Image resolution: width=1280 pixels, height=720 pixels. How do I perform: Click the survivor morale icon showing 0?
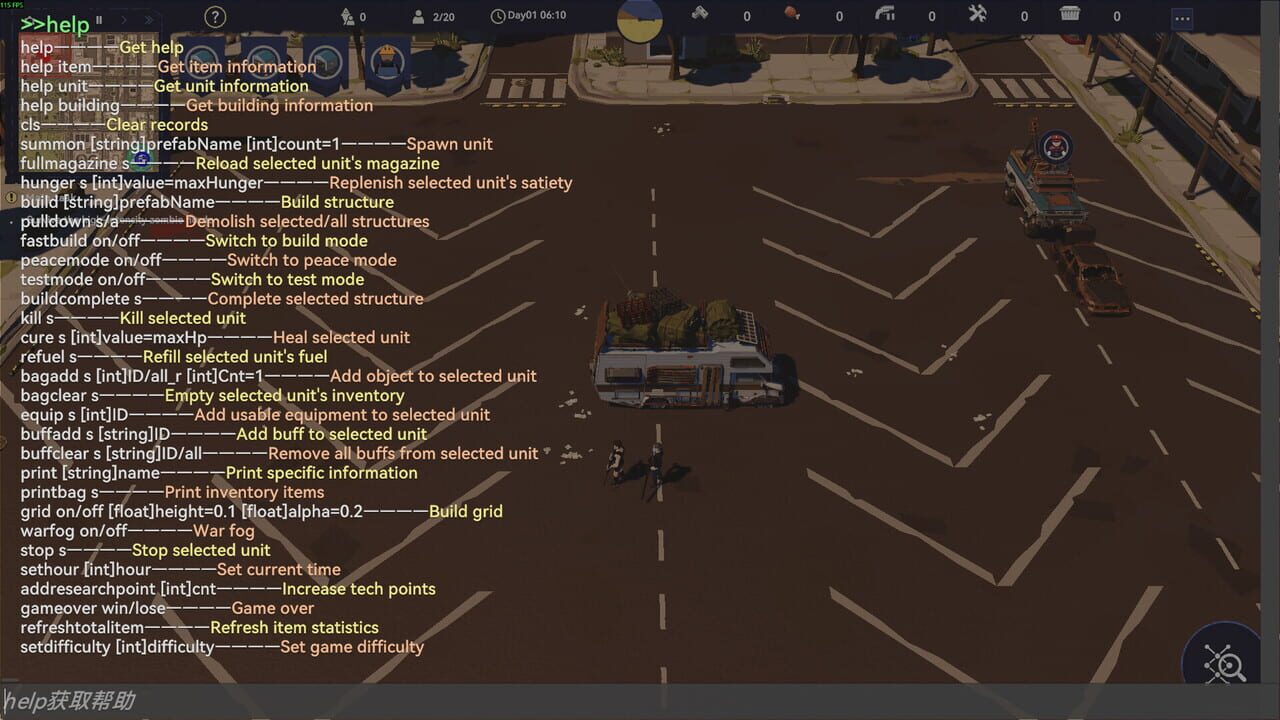[x=348, y=17]
